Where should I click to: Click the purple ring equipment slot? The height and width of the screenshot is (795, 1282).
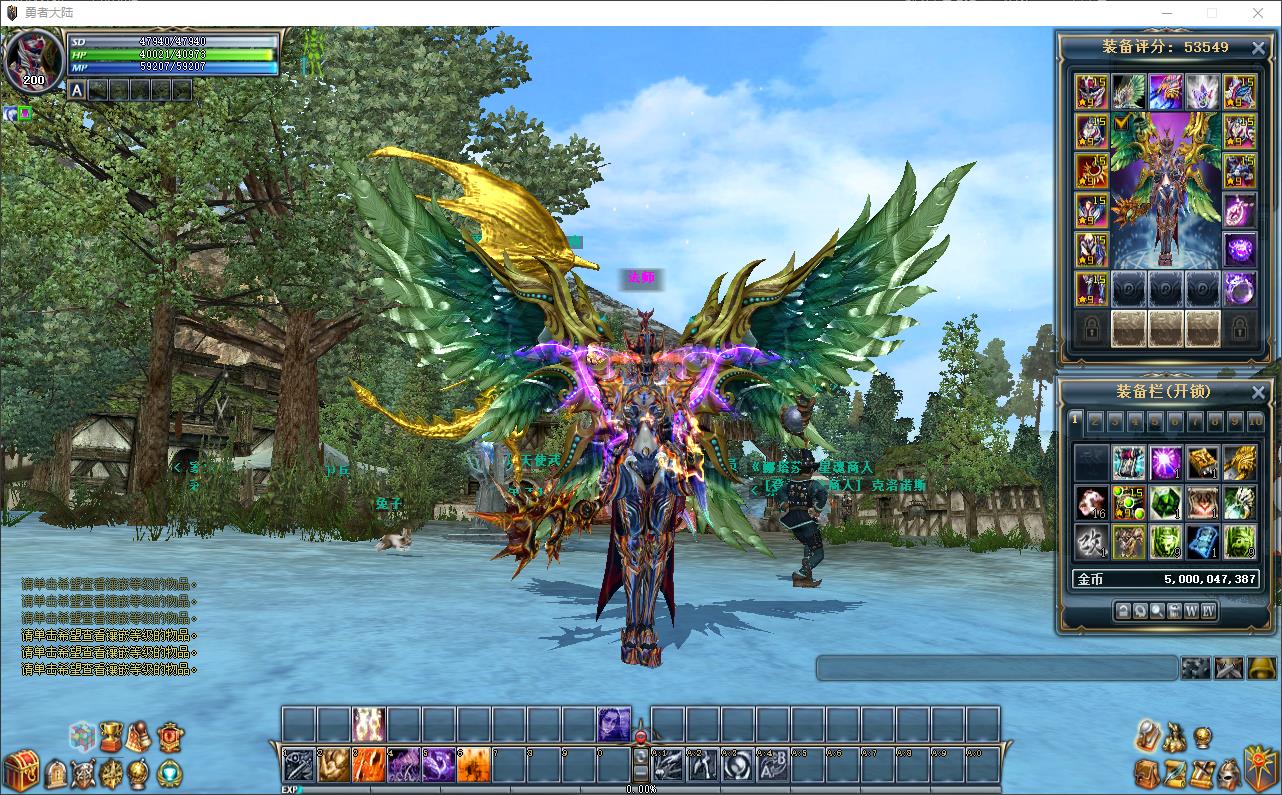click(x=1240, y=289)
